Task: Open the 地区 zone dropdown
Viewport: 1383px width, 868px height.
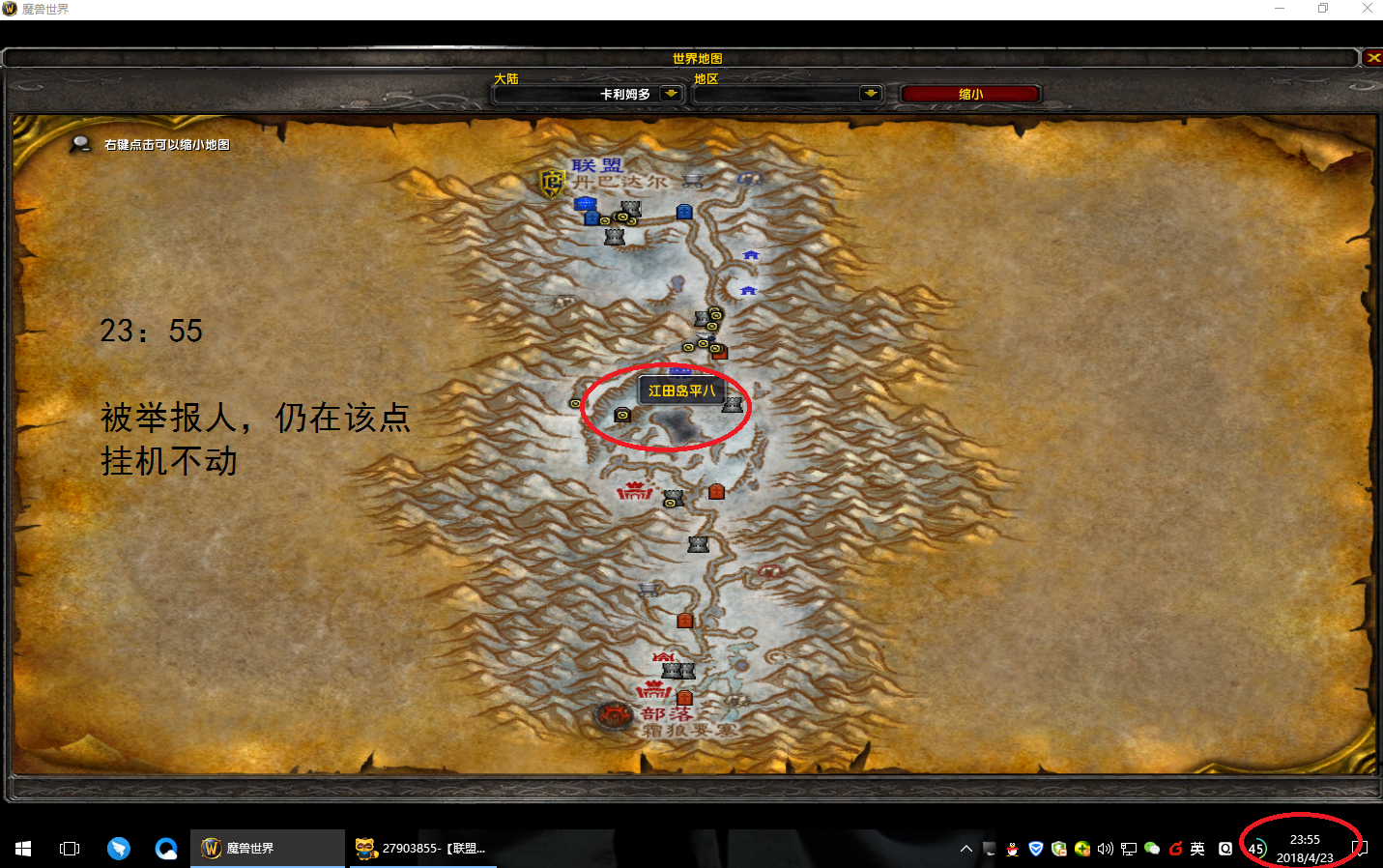Action: point(869,93)
